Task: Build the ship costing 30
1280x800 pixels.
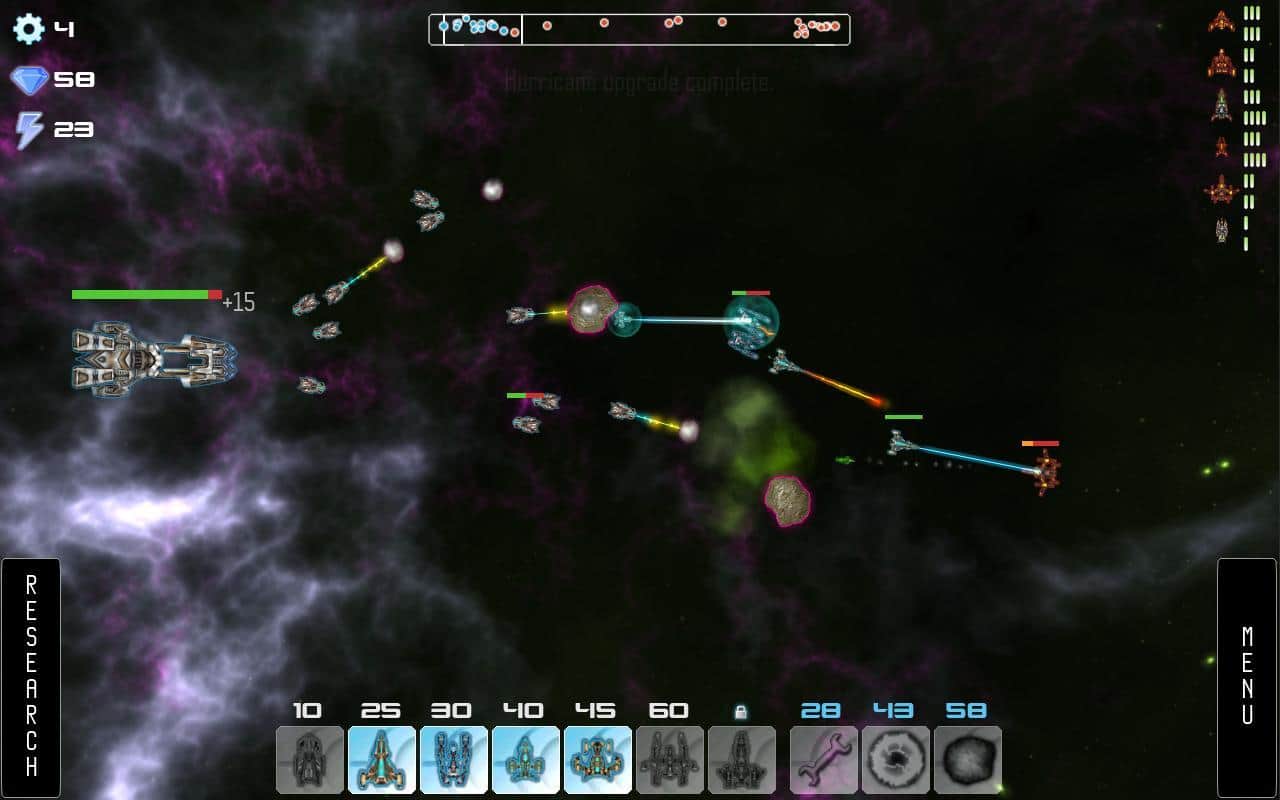Action: [x=454, y=760]
